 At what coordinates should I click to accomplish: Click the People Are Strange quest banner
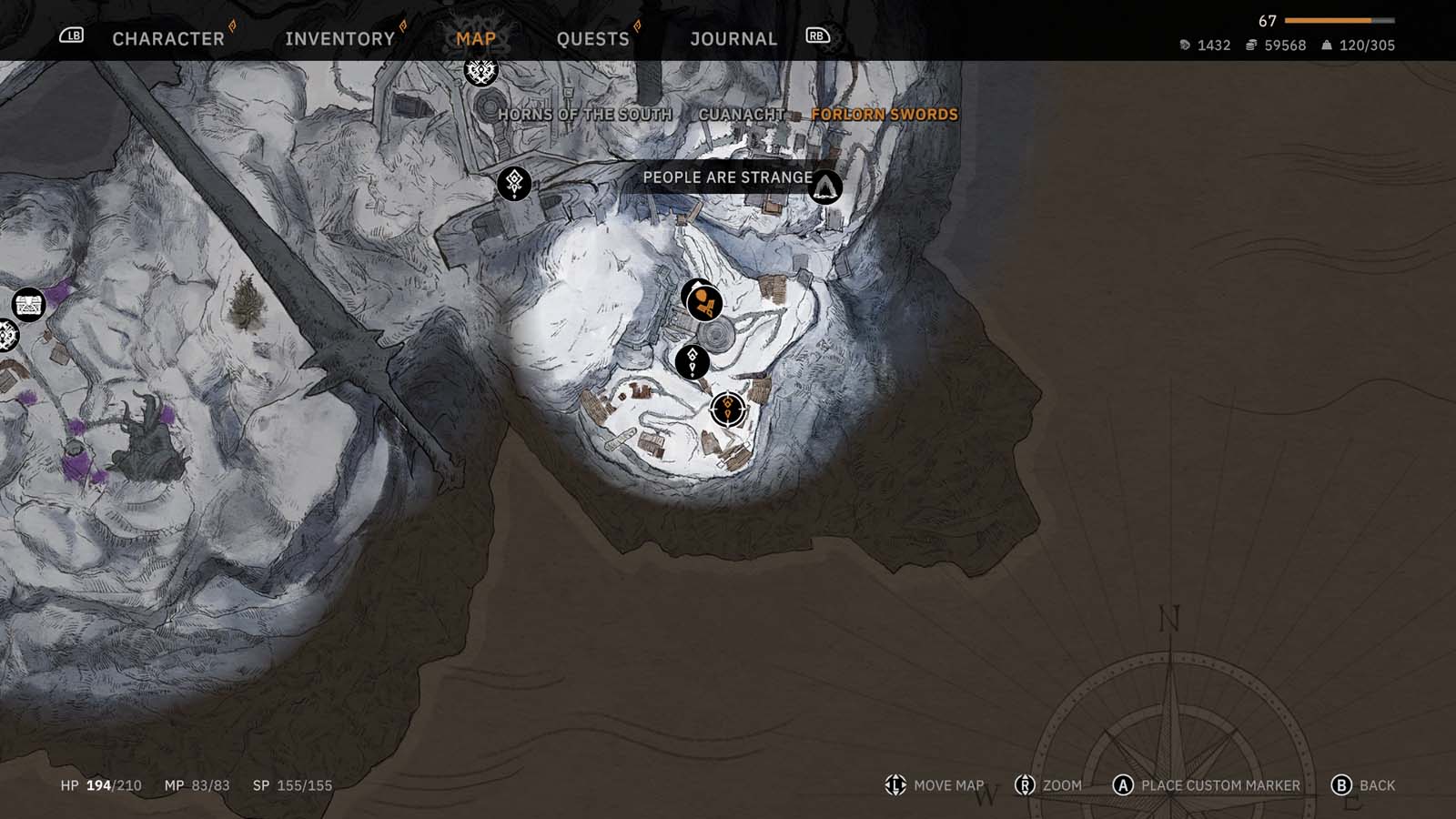coord(728,177)
